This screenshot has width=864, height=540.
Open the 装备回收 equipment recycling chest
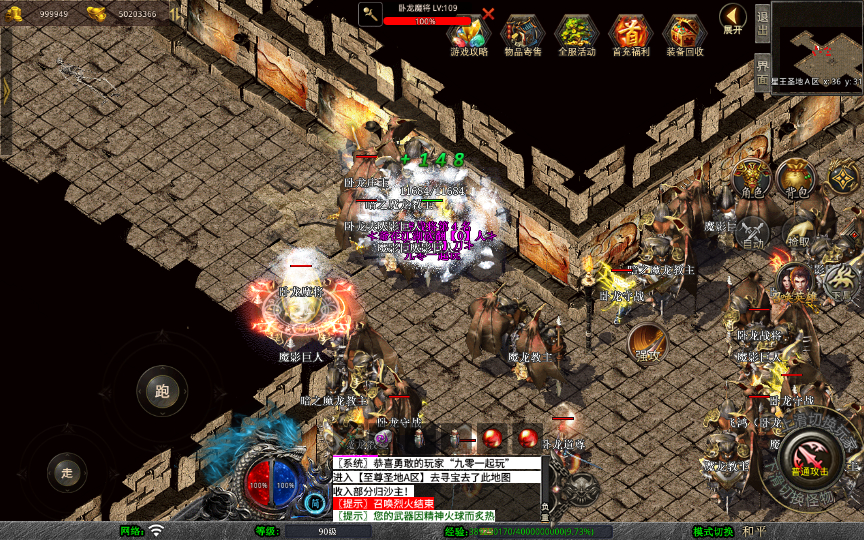(x=684, y=34)
